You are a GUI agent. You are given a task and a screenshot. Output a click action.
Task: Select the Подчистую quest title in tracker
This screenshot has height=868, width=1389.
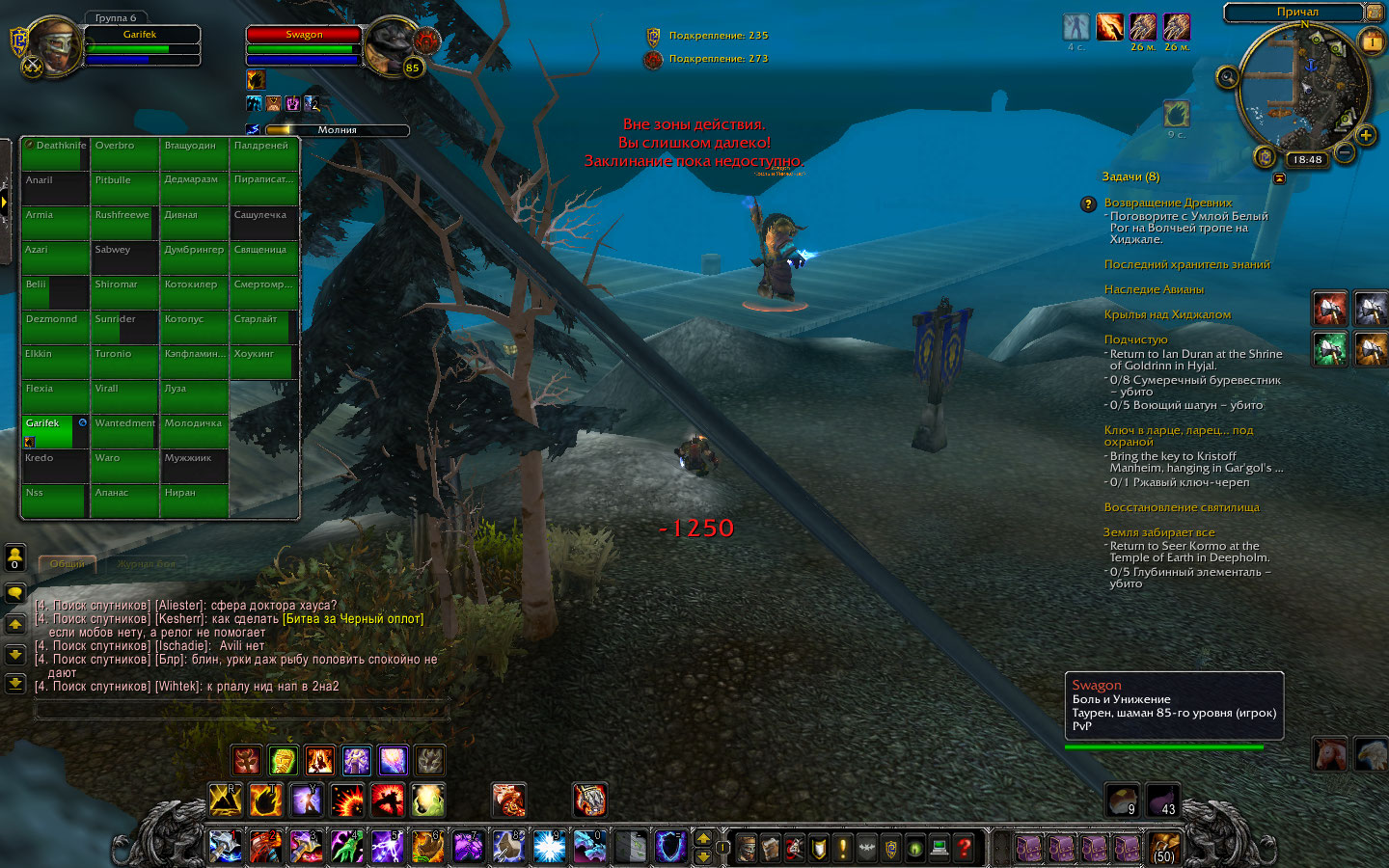coord(1135,339)
